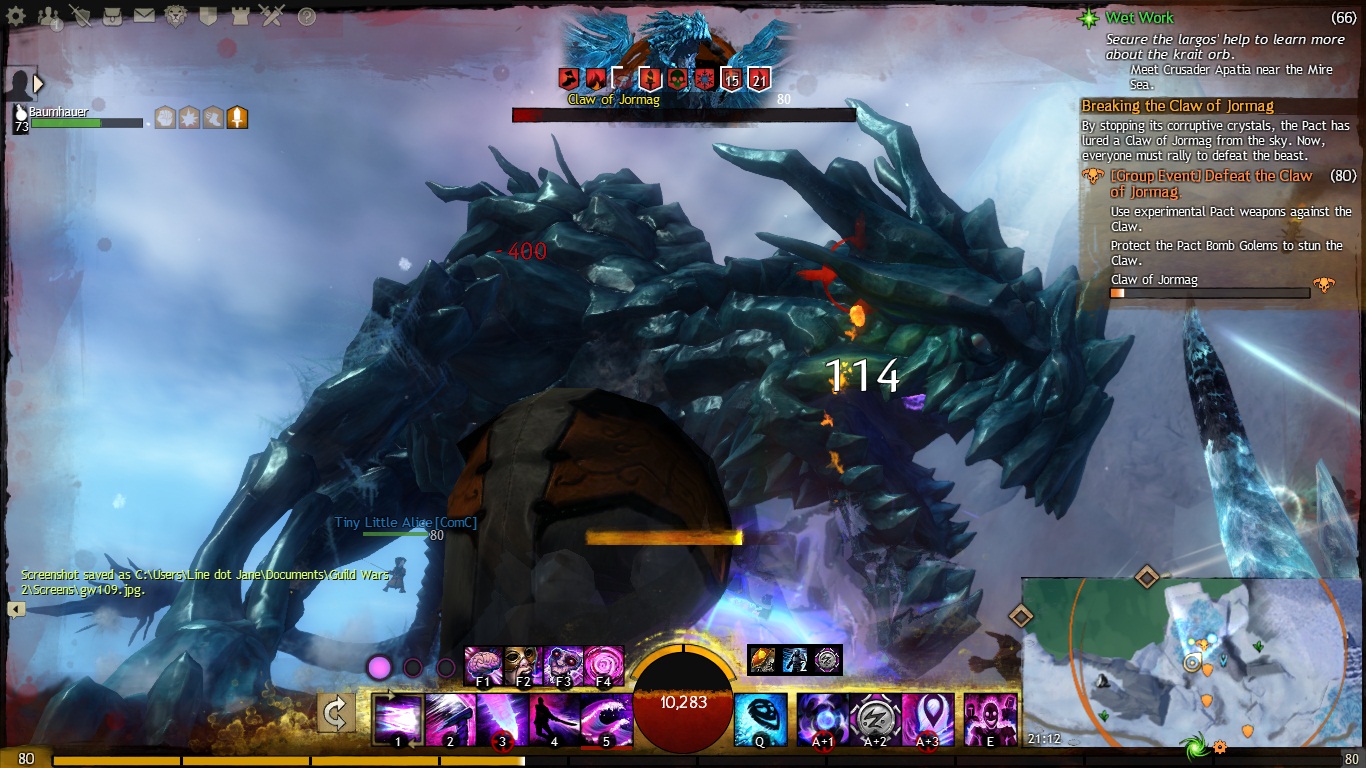Open the help question mark icon
1366x768 pixels.
307,16
